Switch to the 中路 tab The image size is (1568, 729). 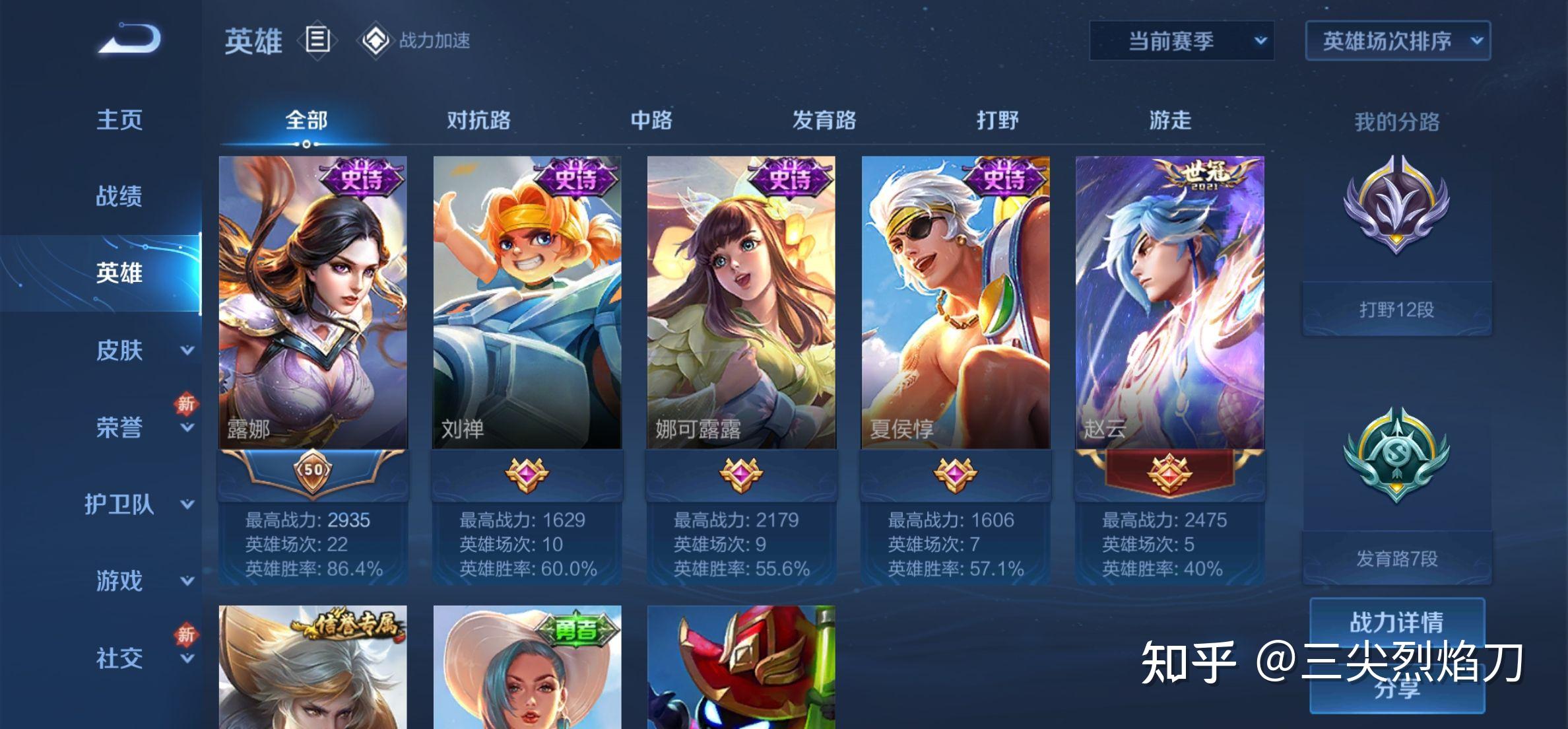(651, 120)
